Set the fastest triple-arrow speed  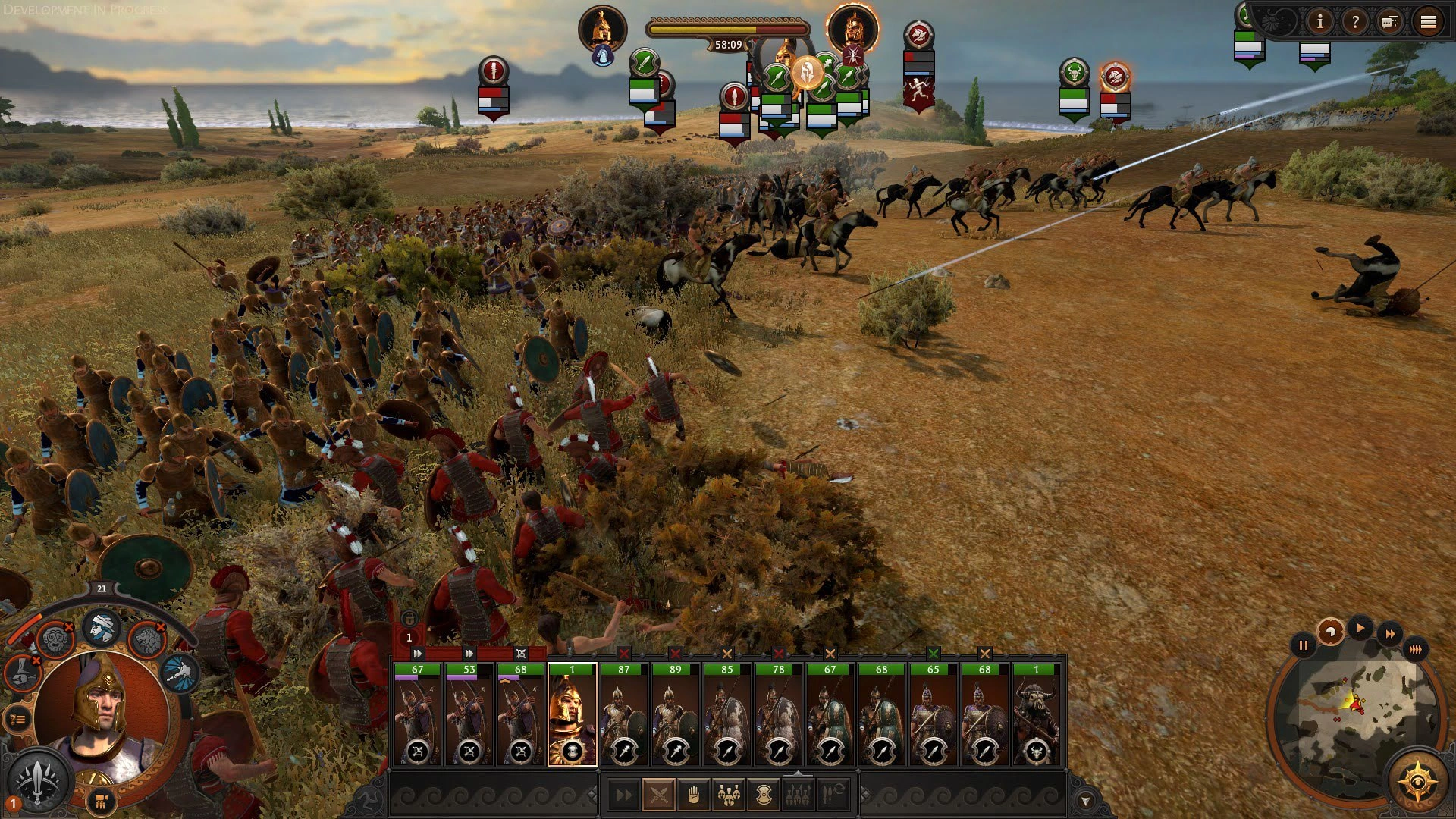[x=1415, y=649]
